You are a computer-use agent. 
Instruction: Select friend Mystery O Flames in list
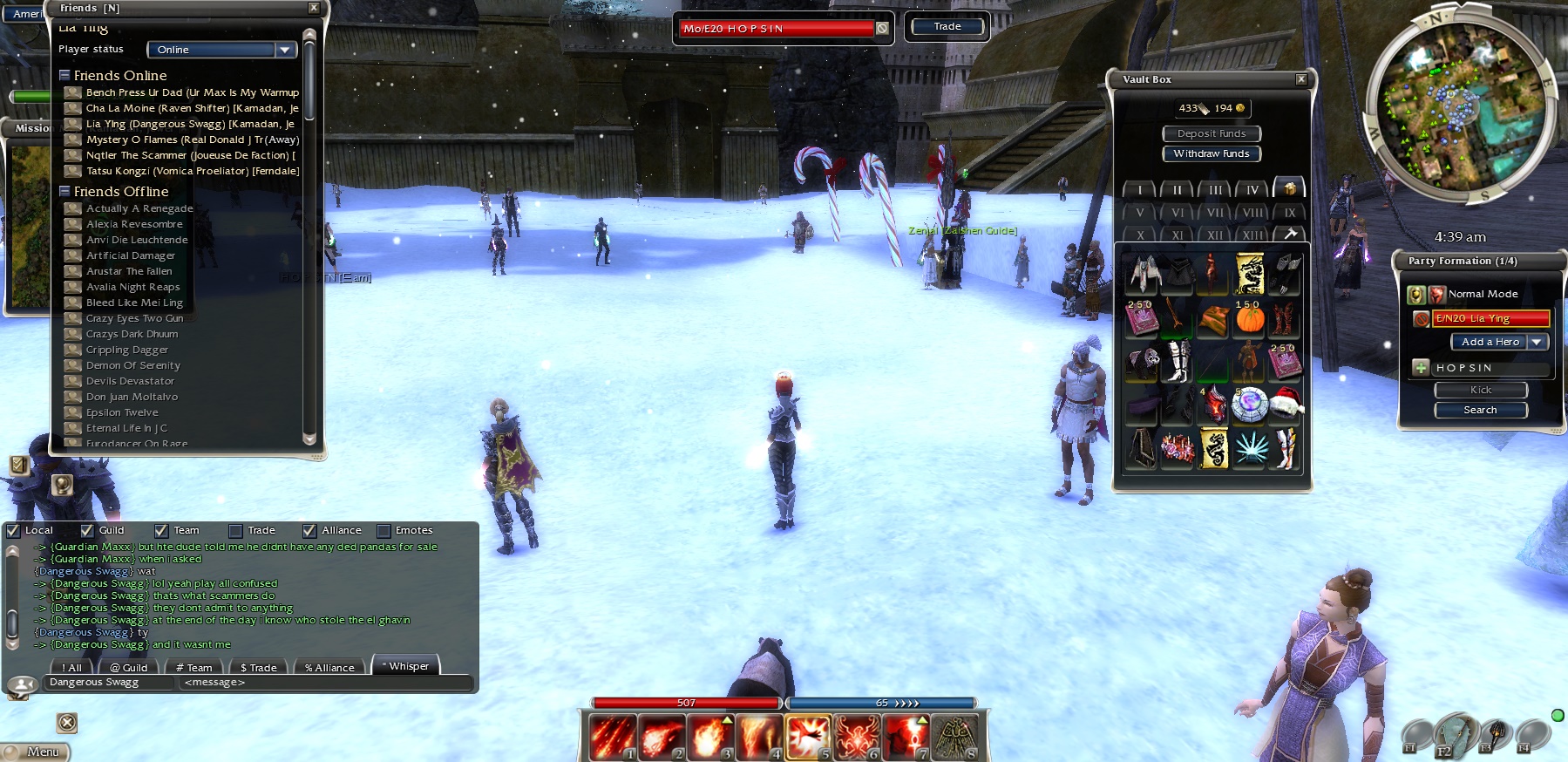[192, 139]
